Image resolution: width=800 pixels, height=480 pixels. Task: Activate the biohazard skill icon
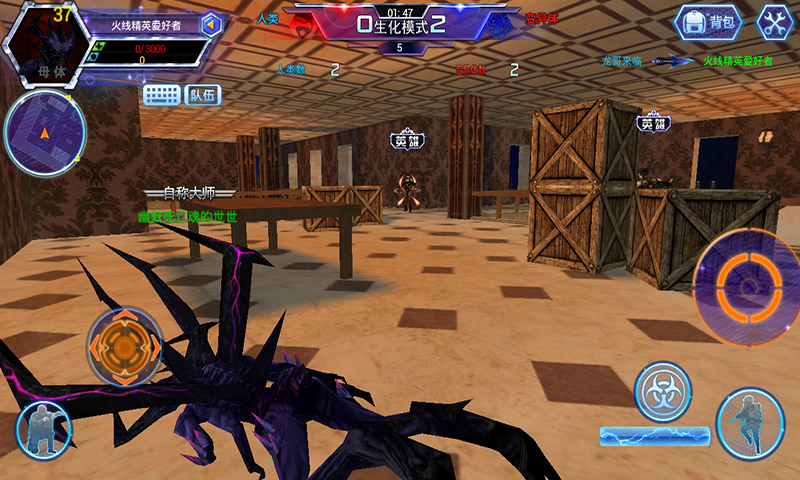[x=663, y=391]
